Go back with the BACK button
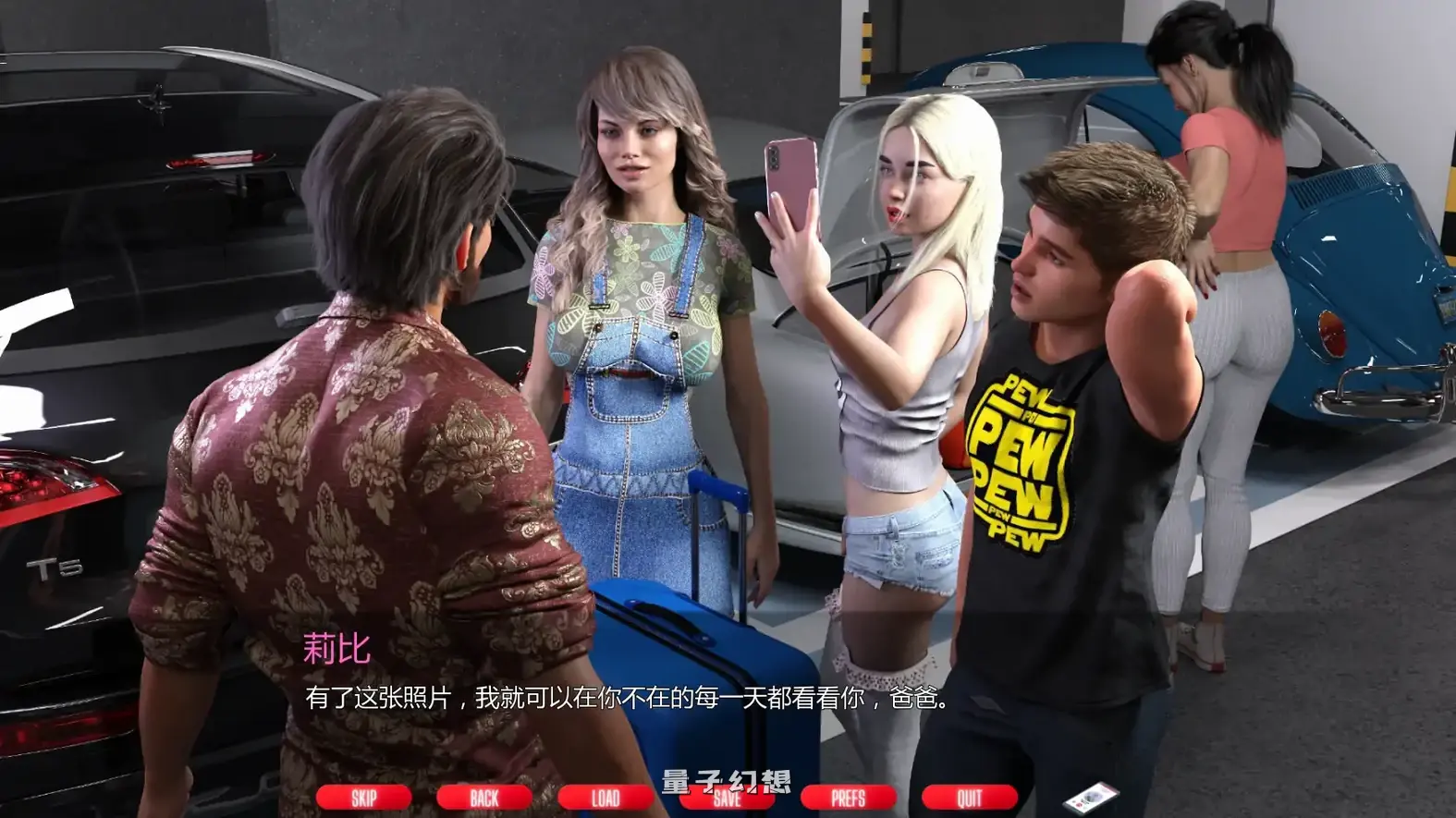Screen dimensions: 1456x818 click(x=483, y=798)
